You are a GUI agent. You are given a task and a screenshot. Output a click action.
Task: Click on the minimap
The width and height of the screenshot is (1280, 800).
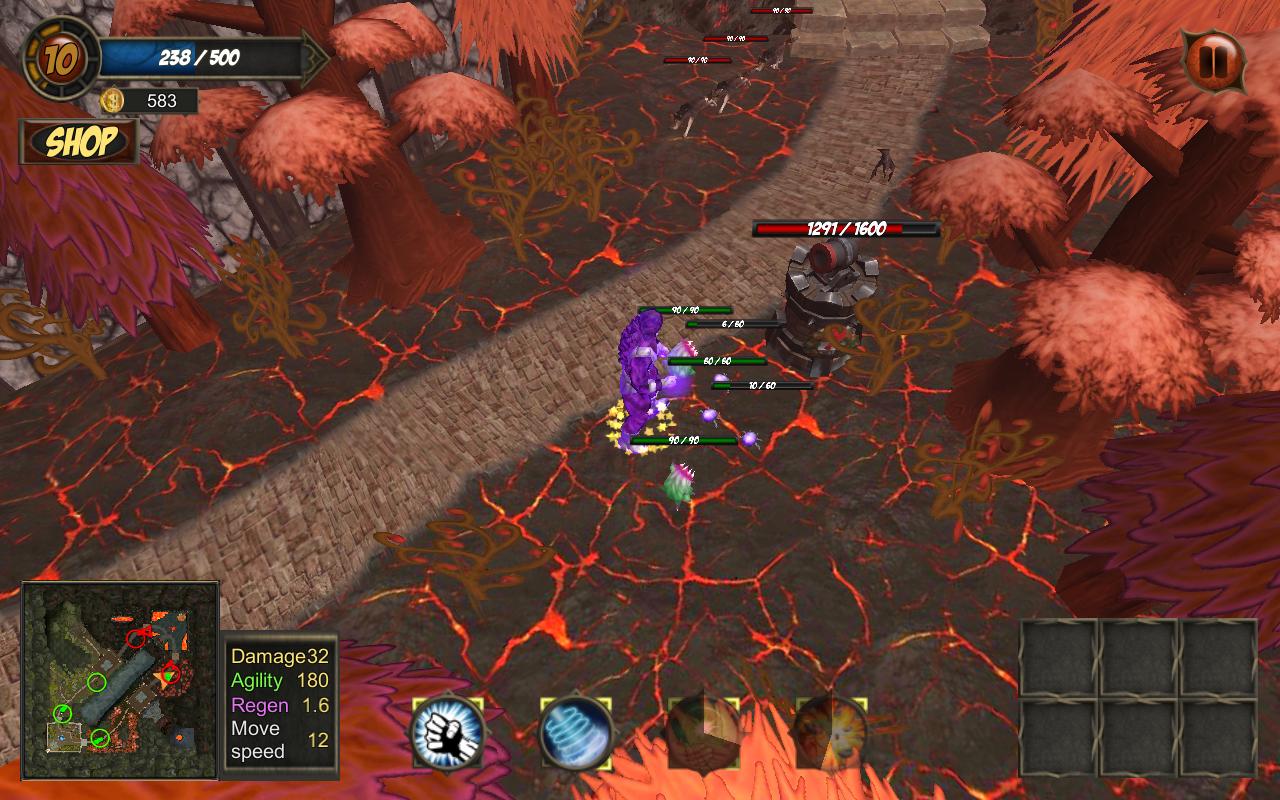[x=120, y=680]
